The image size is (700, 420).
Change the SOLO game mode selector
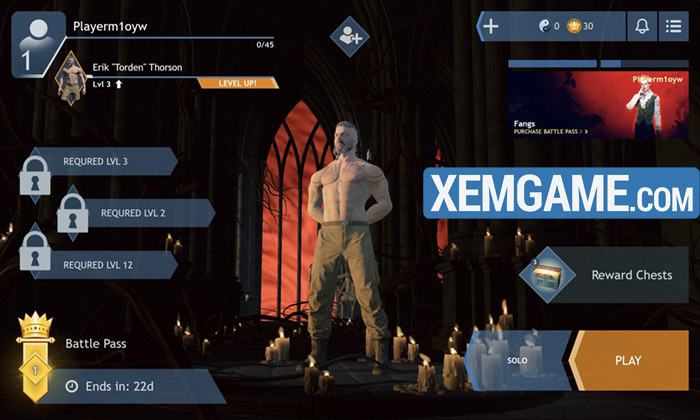tap(518, 360)
